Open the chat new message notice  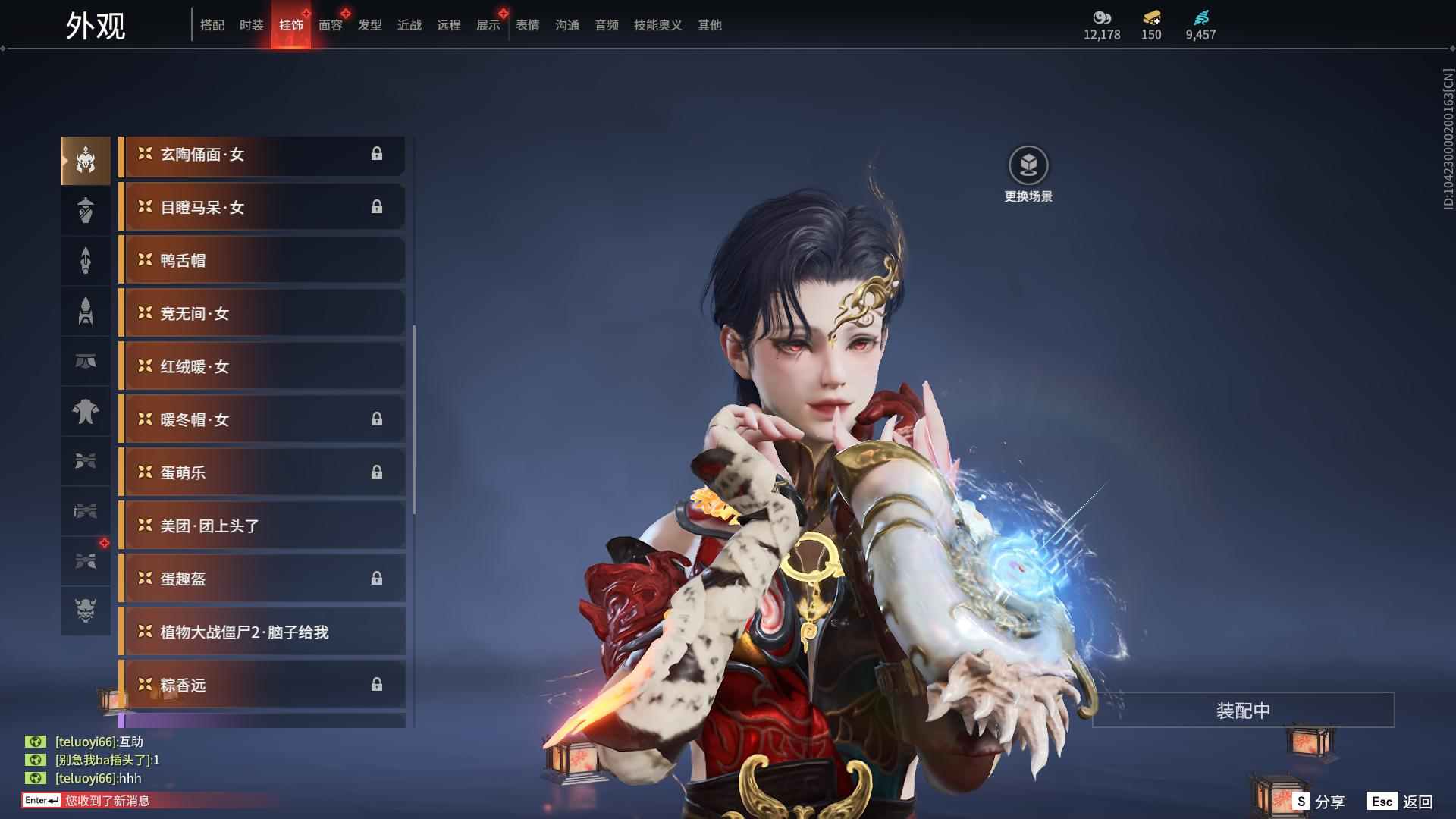[x=106, y=800]
